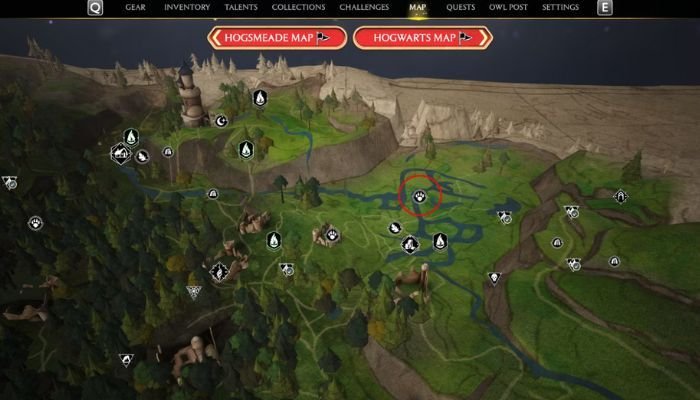Switch to the Owl Post tab

(510, 7)
